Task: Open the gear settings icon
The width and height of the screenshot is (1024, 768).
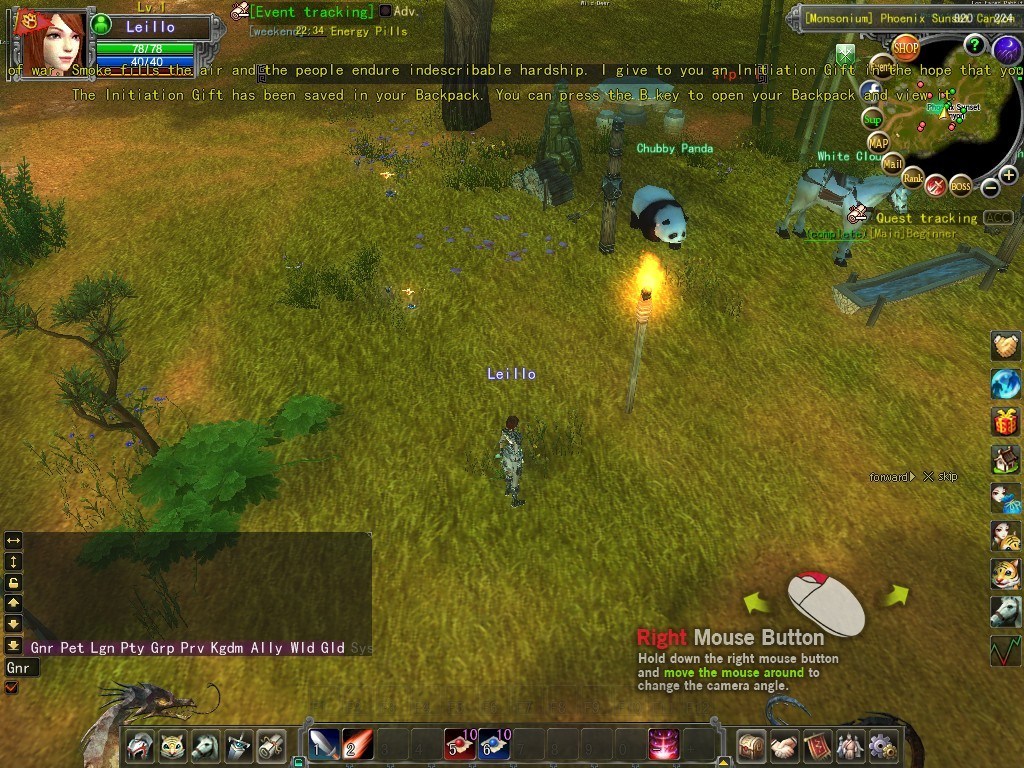Action: coord(882,746)
